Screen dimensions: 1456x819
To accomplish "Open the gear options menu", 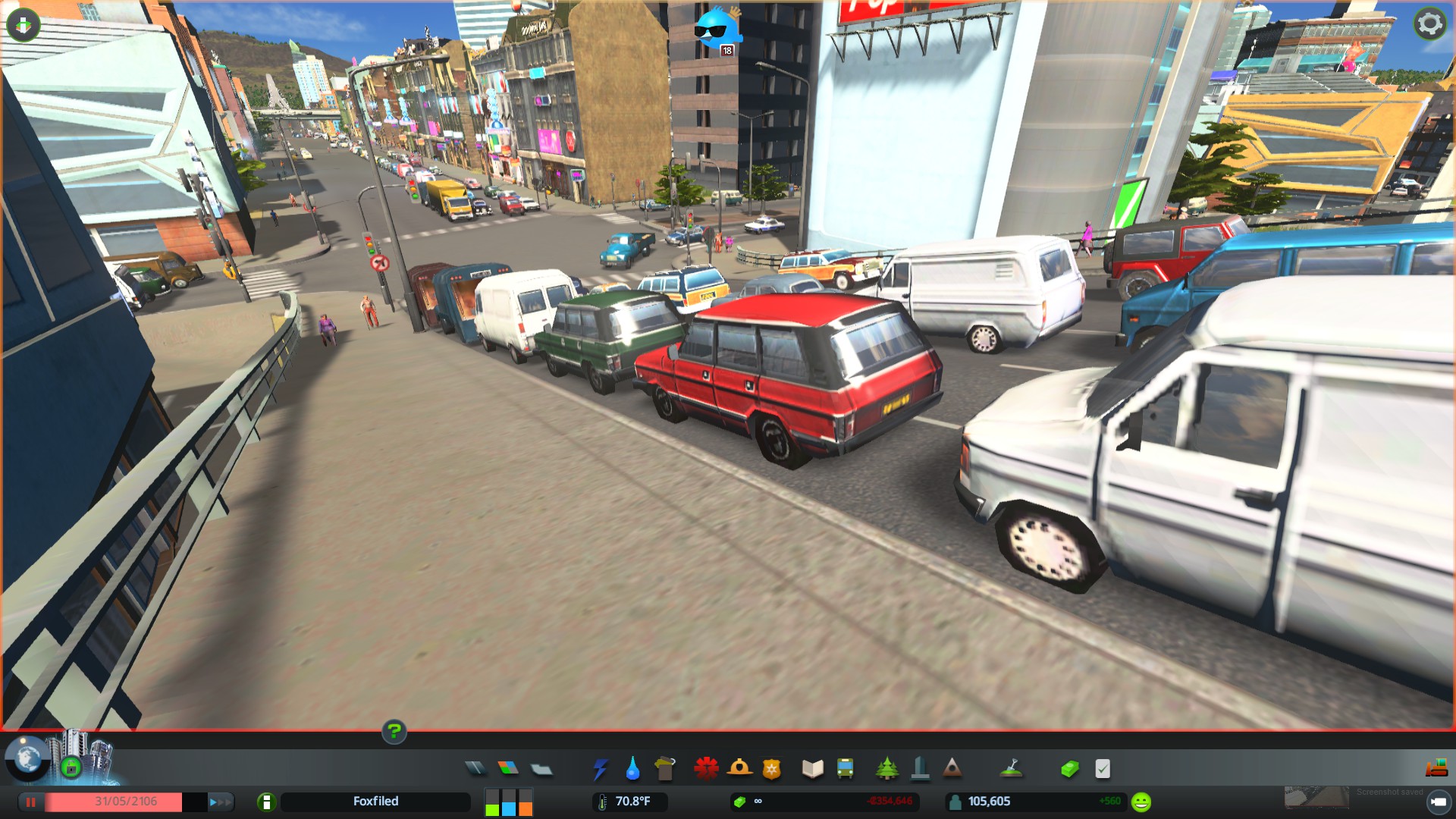I will (1429, 24).
